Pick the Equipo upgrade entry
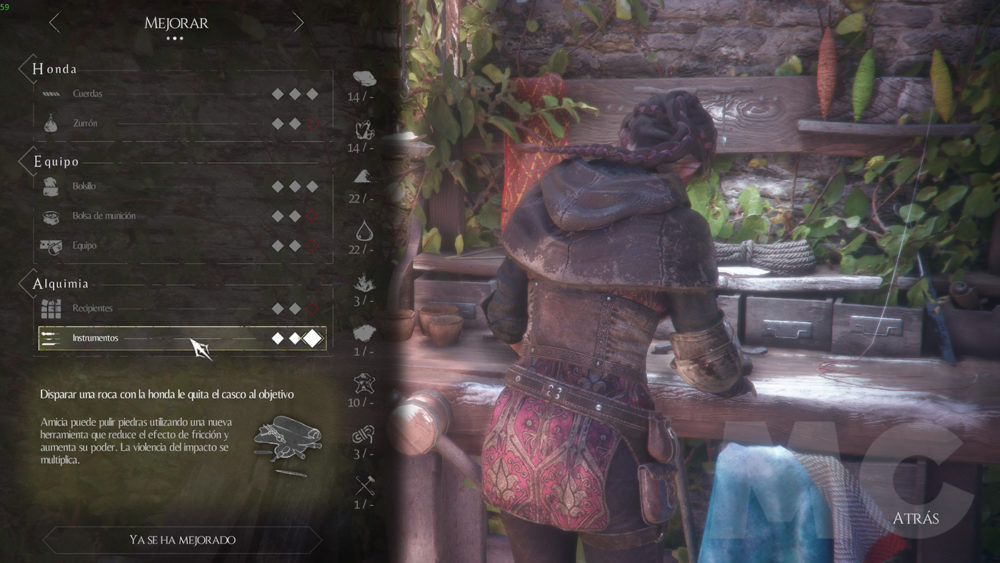Screen dimensions: 1000x563 [180, 246]
